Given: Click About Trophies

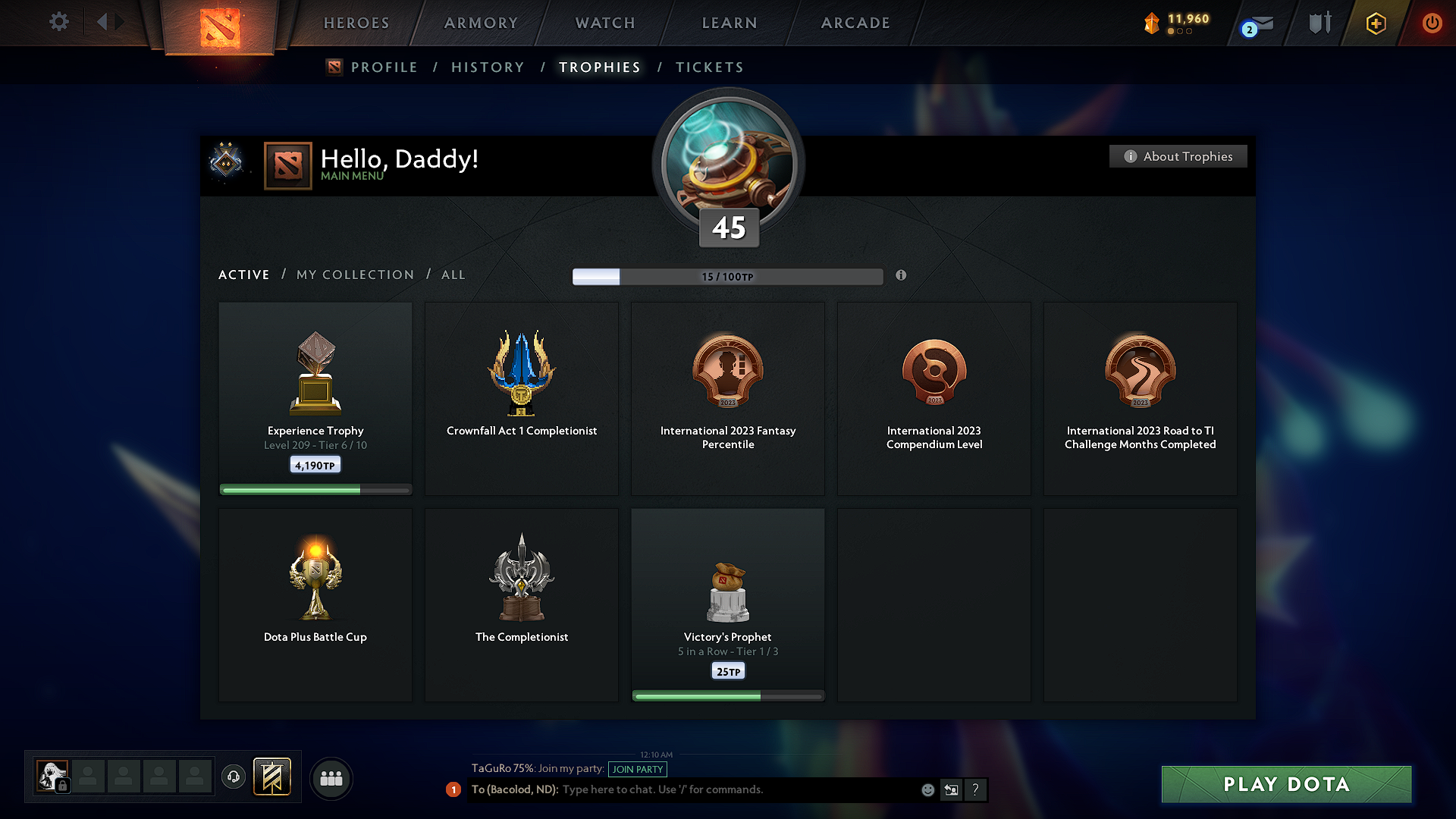Looking at the screenshot, I should 1178,156.
